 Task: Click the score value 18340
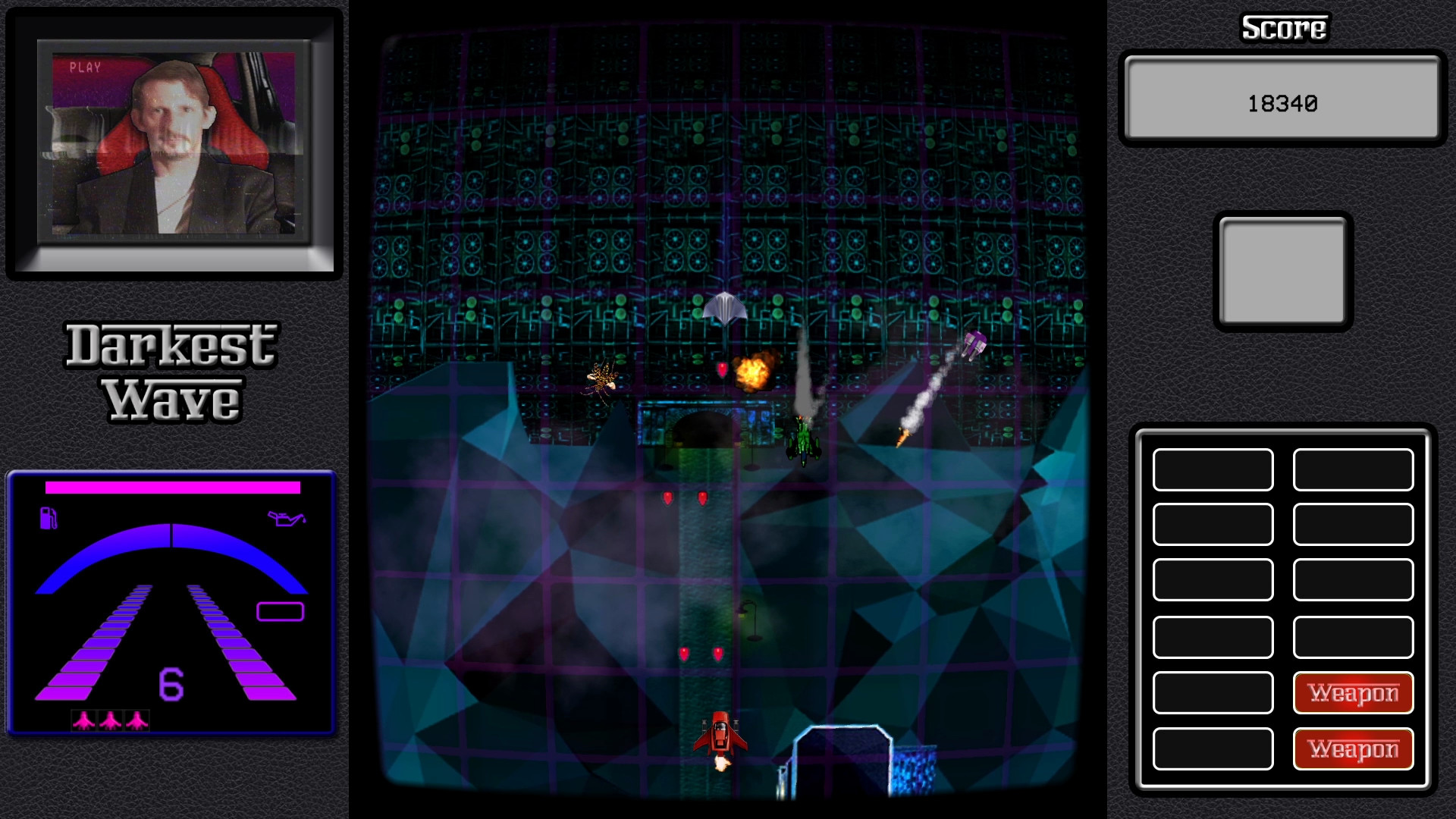tap(1285, 102)
